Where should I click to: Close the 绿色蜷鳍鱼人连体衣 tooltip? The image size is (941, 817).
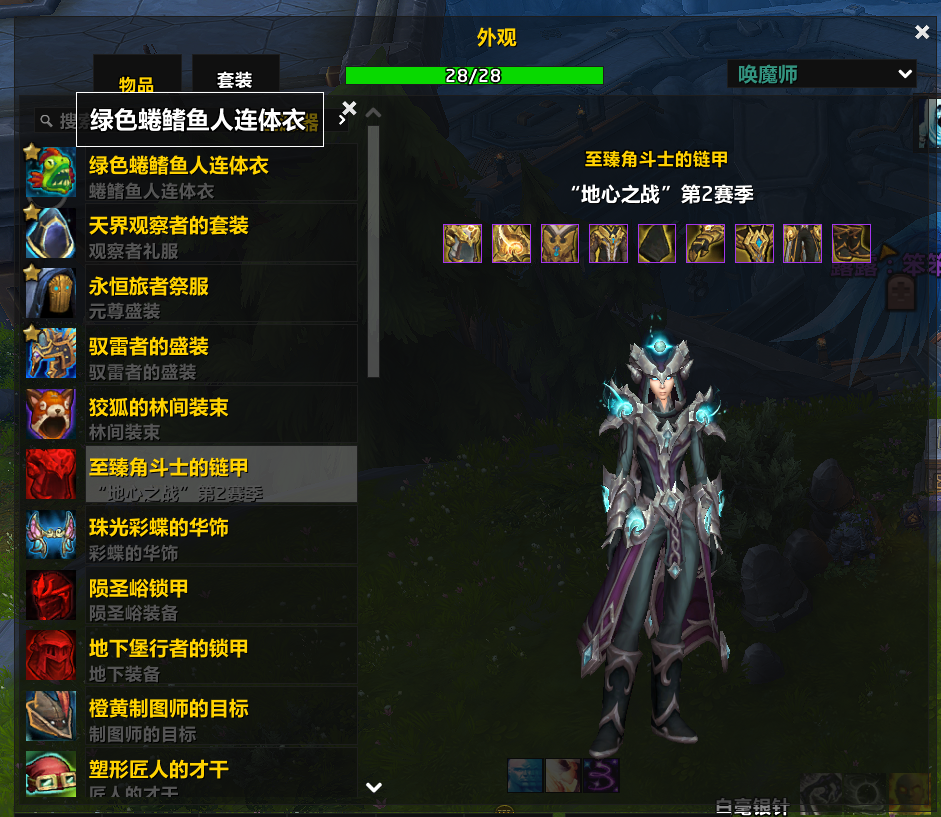(349, 107)
